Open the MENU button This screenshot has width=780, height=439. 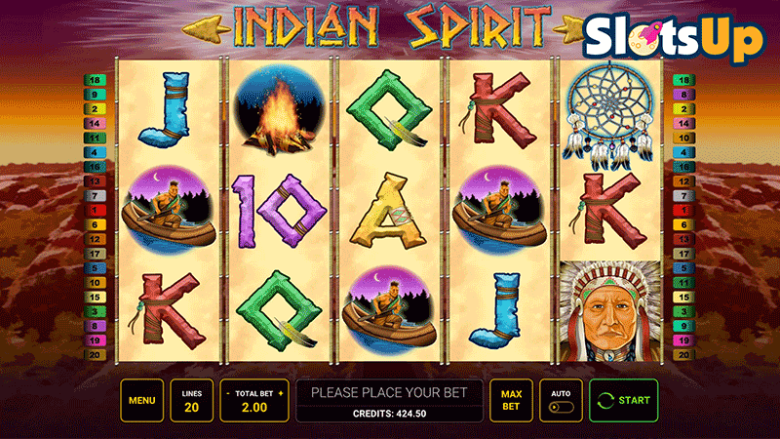pyautogui.click(x=142, y=401)
